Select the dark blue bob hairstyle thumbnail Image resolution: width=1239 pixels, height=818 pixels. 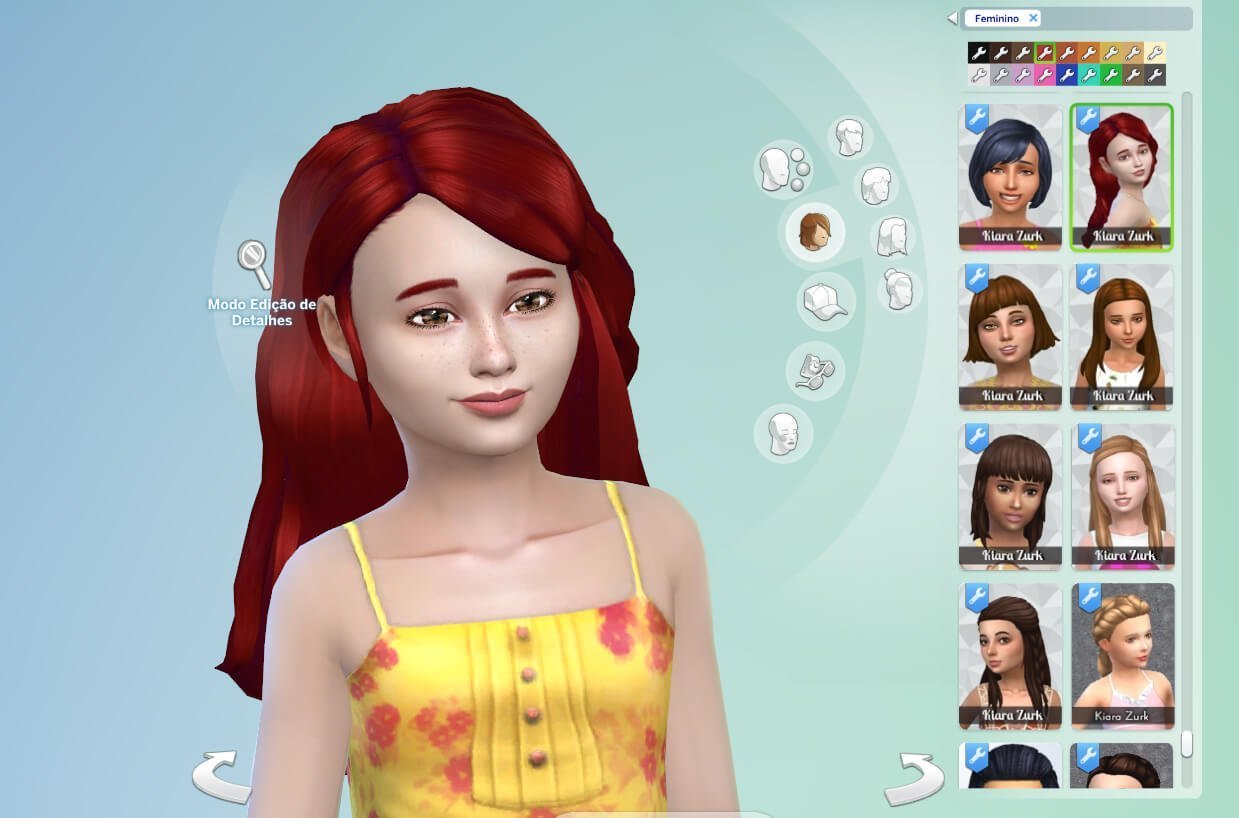pyautogui.click(x=1010, y=176)
